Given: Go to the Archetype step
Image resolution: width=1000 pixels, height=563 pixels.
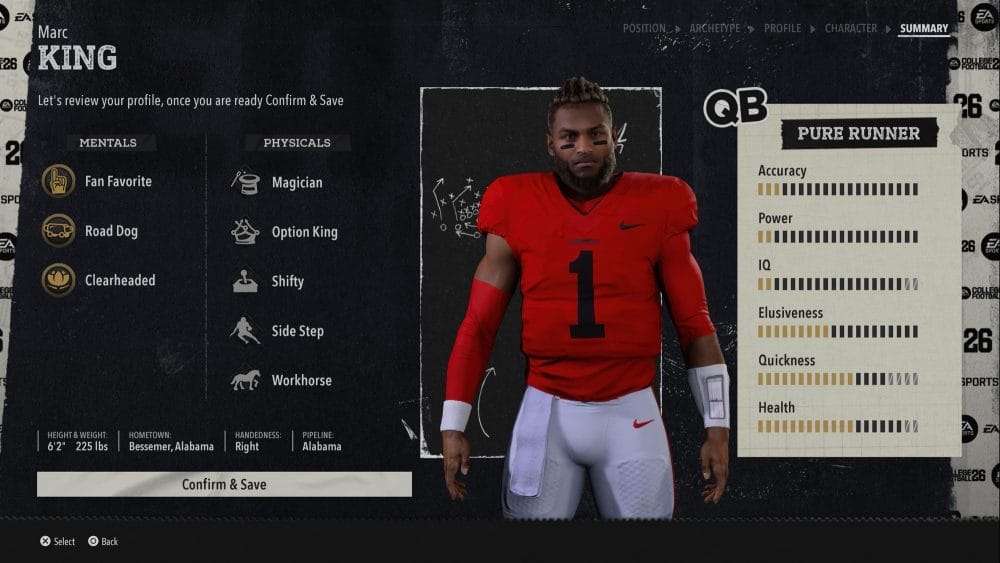Looking at the screenshot, I should [714, 29].
